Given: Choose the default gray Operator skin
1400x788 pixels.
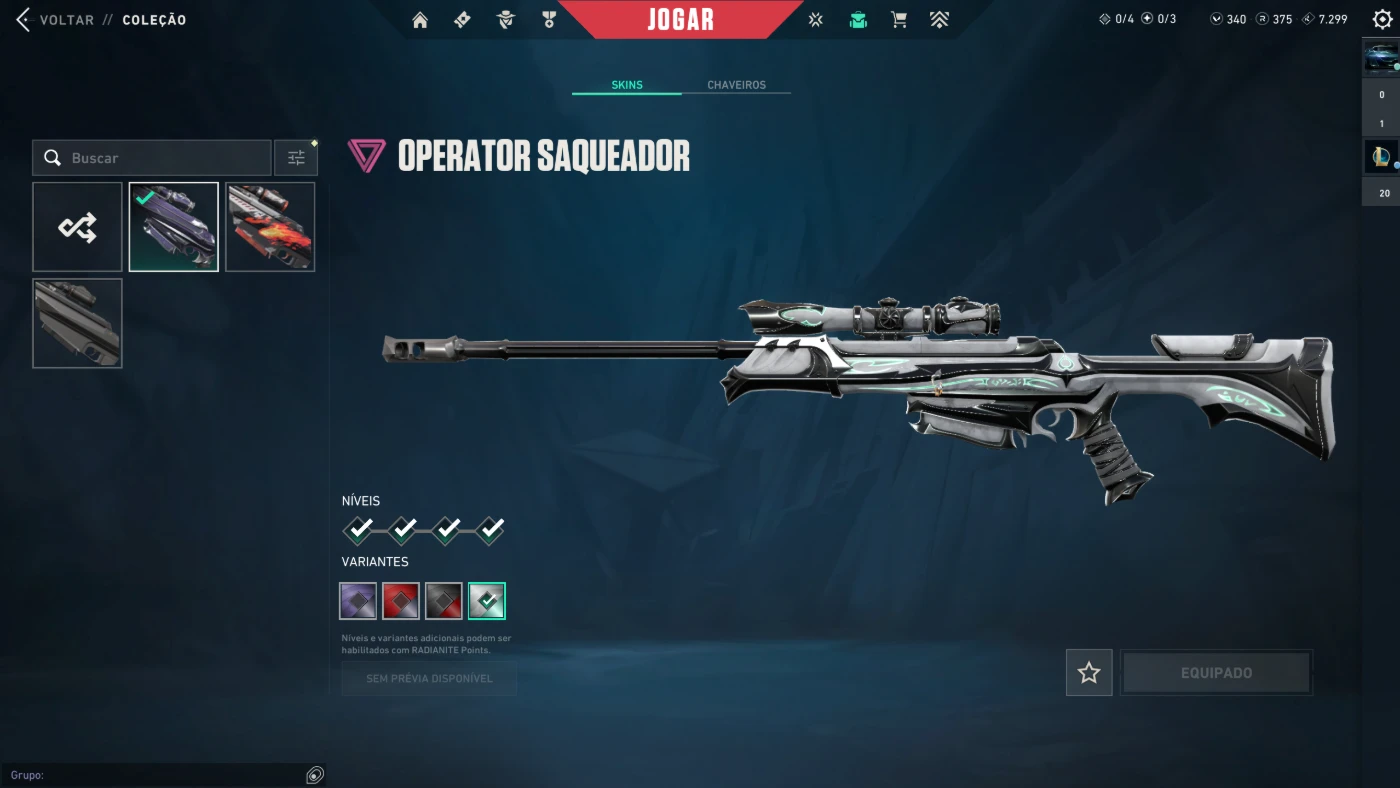Looking at the screenshot, I should pyautogui.click(x=77, y=323).
